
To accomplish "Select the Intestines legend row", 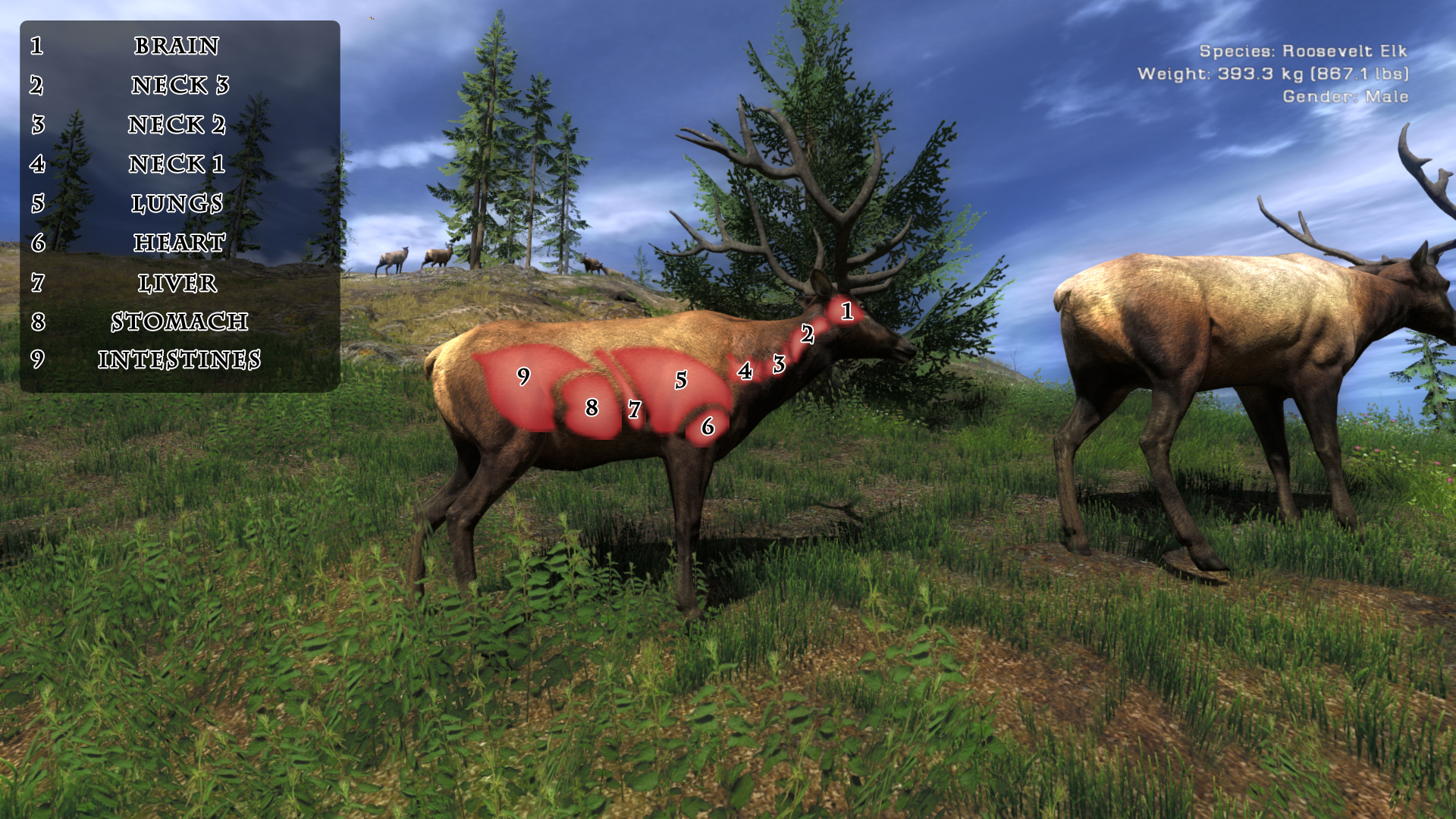I will (179, 359).
